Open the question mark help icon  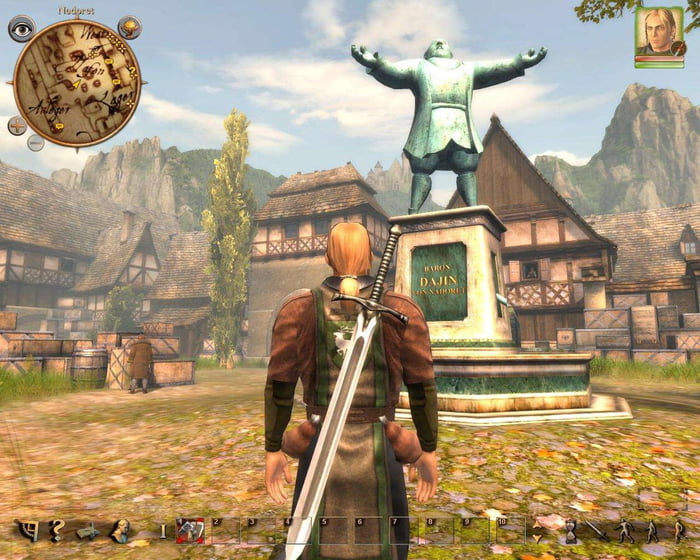57,530
